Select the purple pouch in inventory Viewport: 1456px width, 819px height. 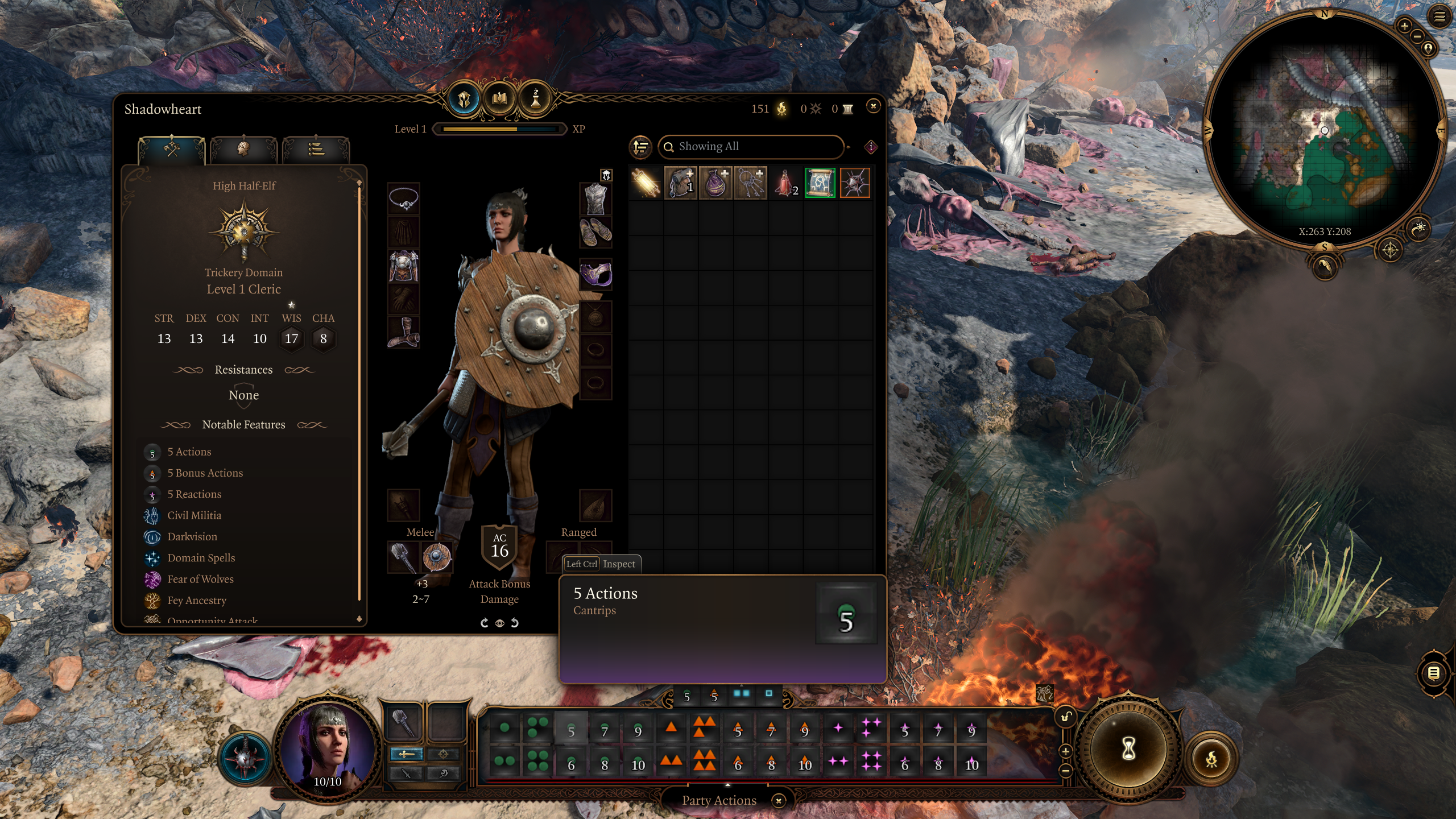click(x=715, y=183)
